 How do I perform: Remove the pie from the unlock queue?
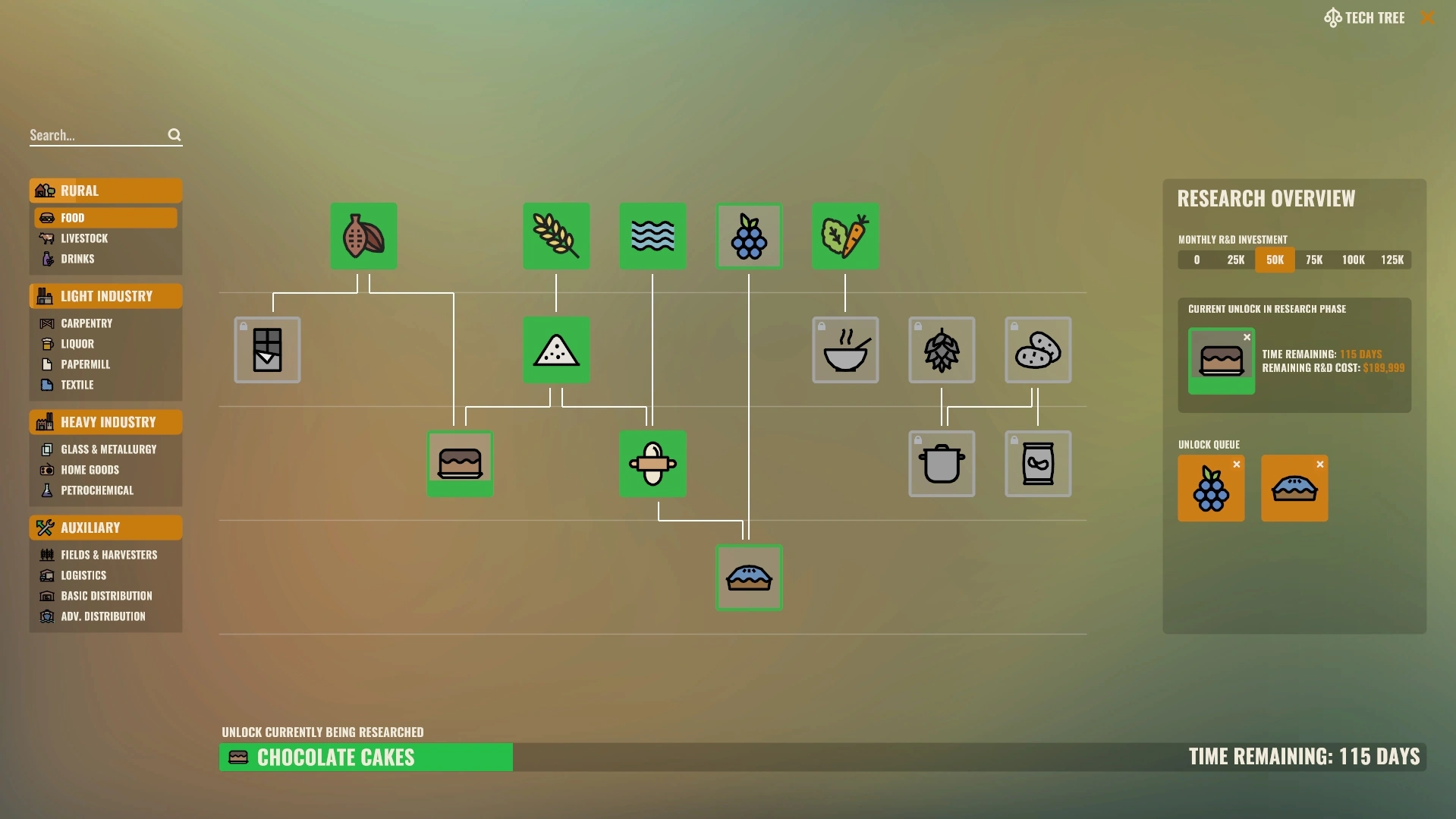point(1320,465)
